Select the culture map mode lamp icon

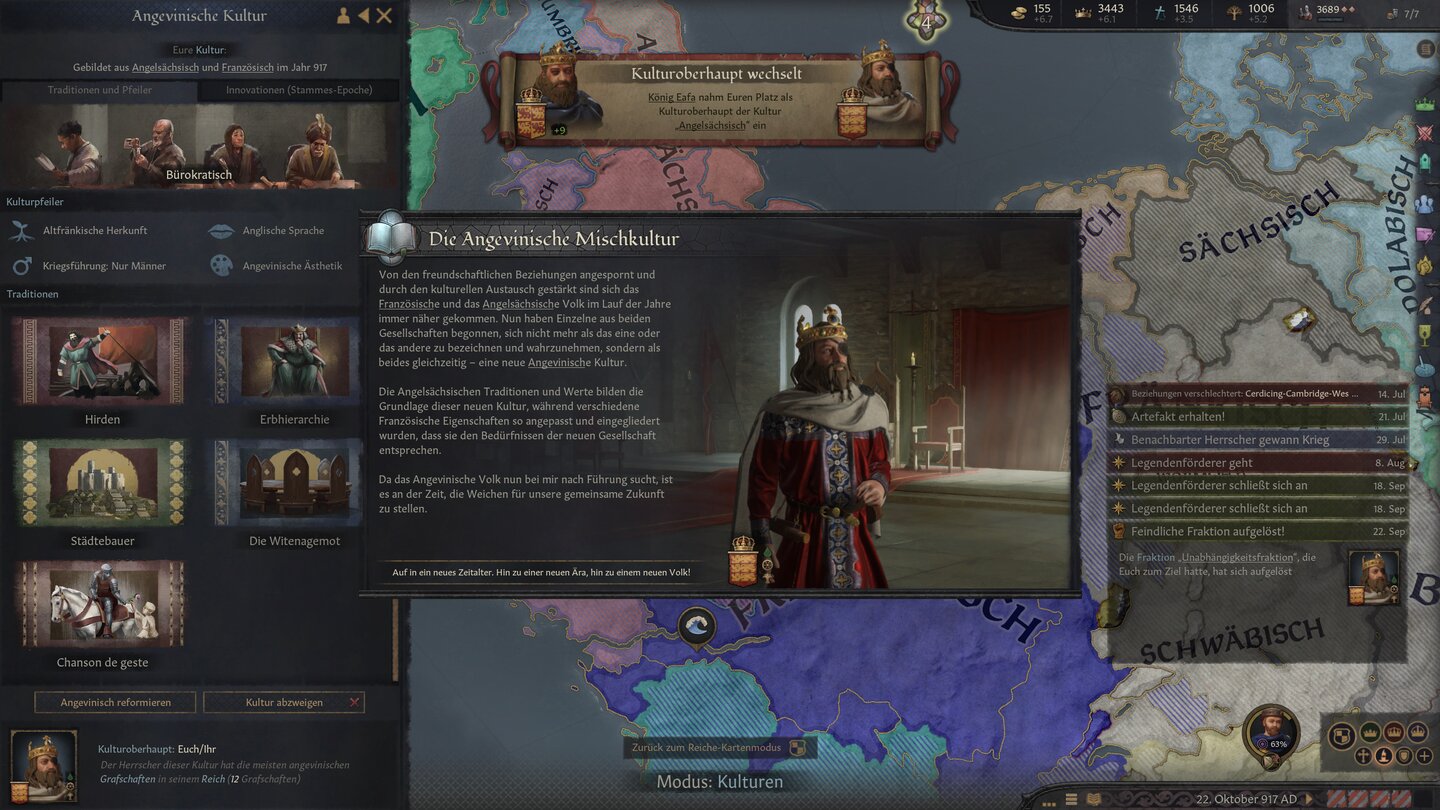(x=1384, y=757)
